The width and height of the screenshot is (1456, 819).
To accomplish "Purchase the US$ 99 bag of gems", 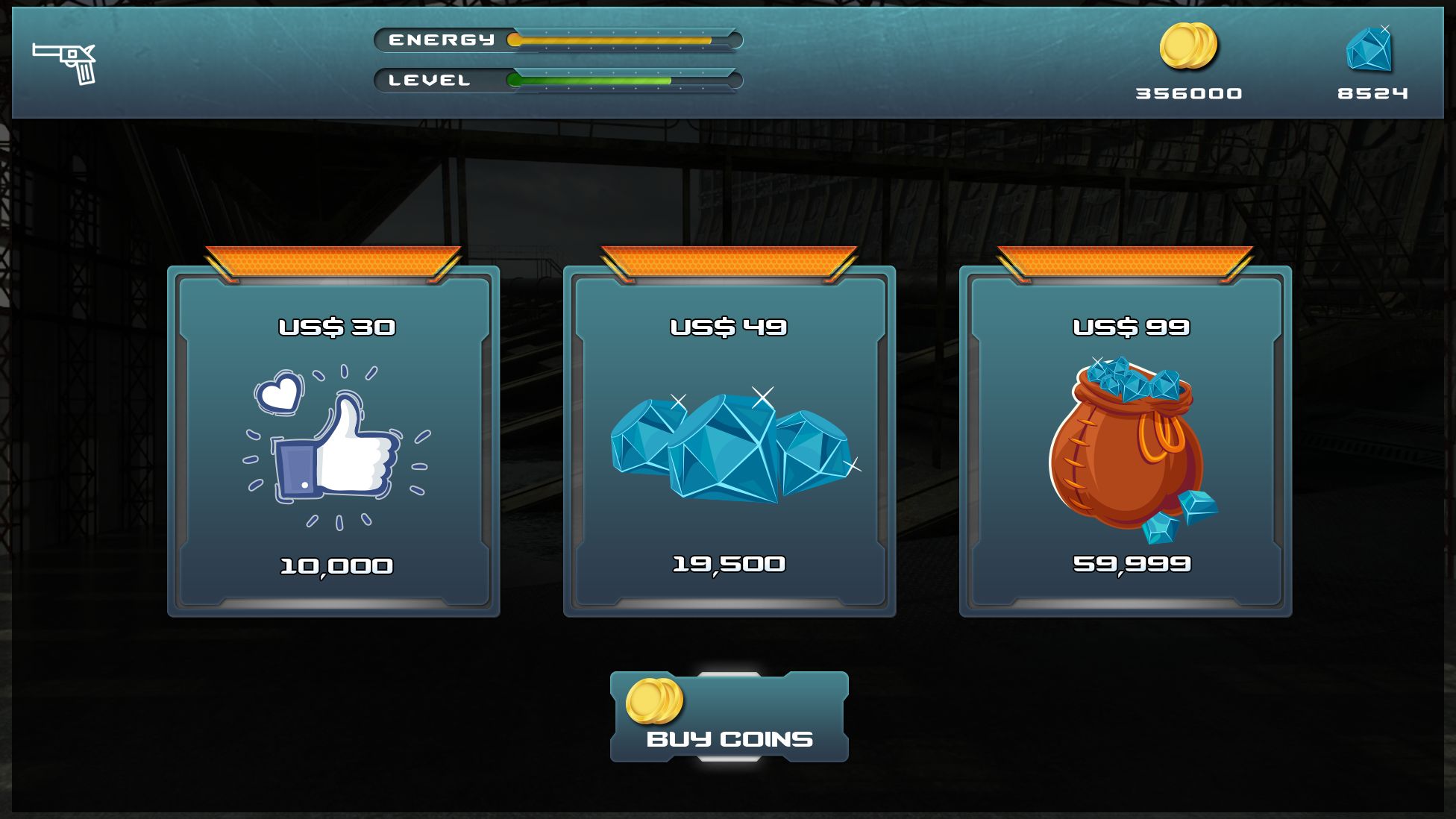I will click(1125, 442).
